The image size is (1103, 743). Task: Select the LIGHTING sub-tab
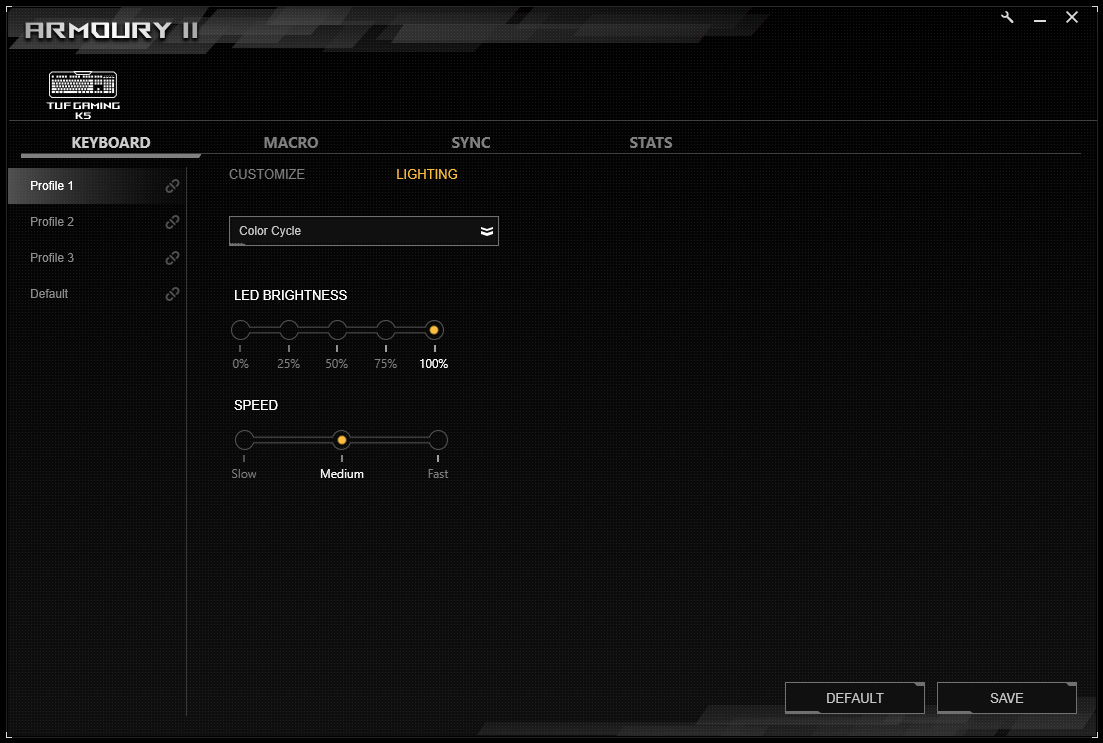427,174
